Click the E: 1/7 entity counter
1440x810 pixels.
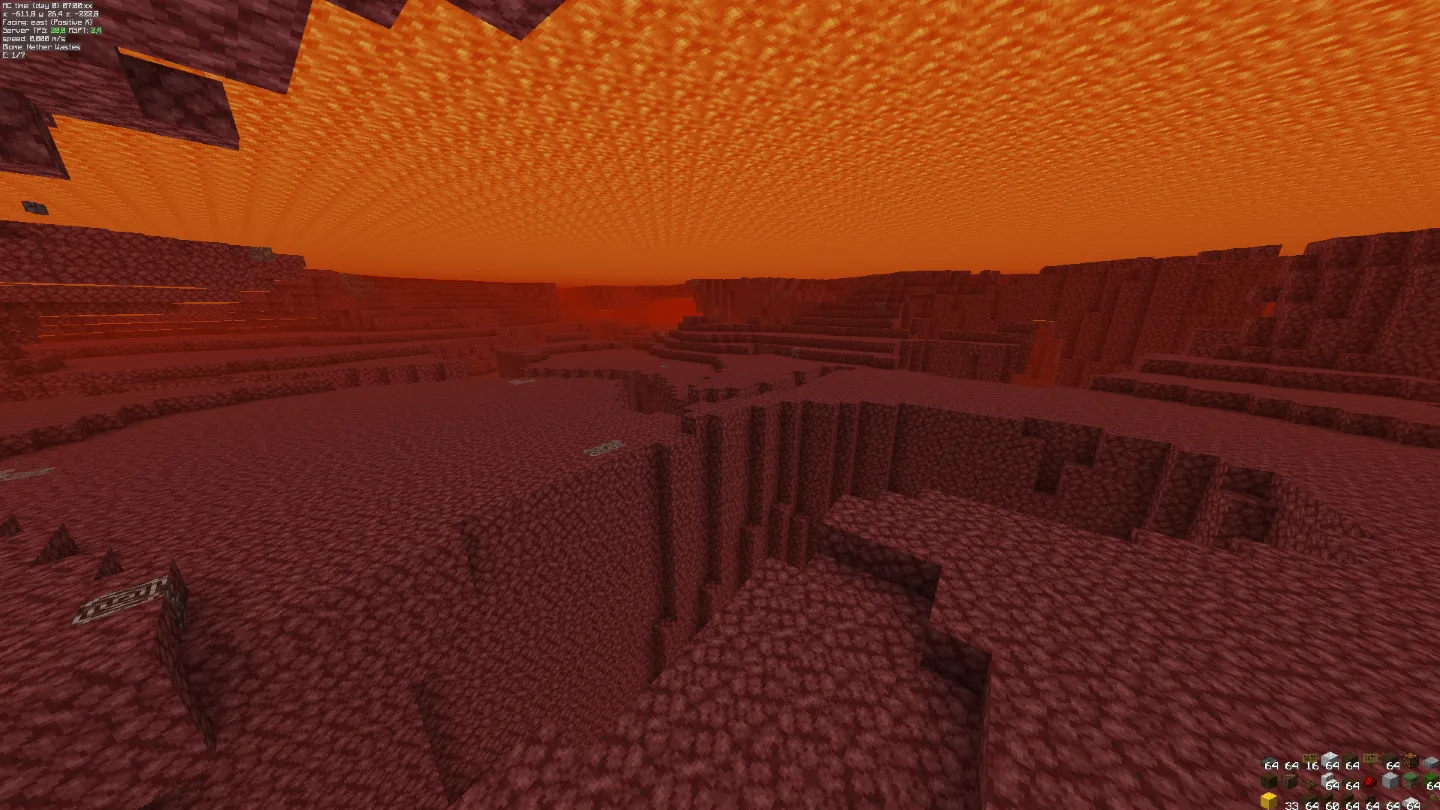pos(14,54)
